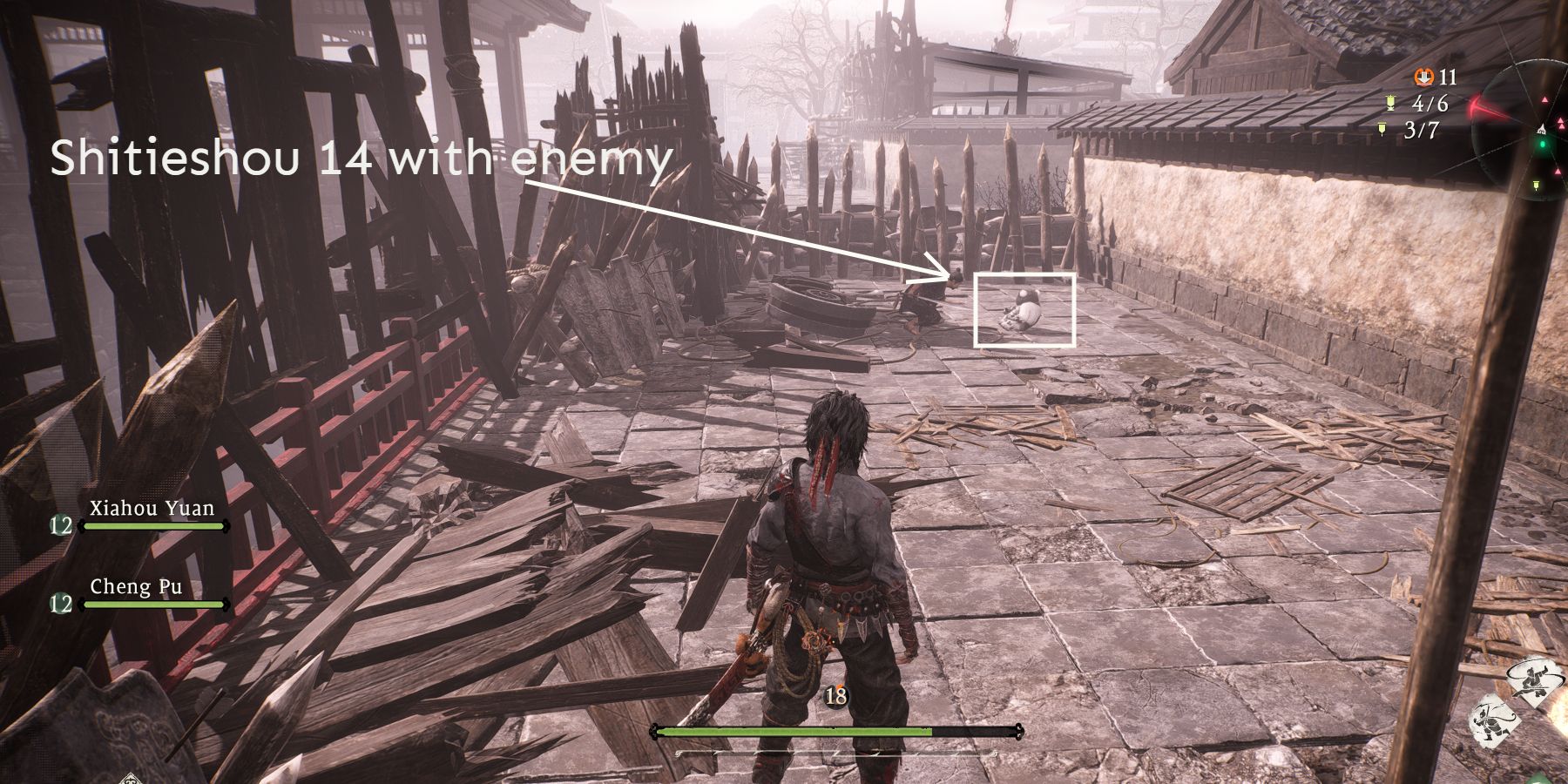Toggle the yellow flask marker on the compass

pyautogui.click(x=1537, y=186)
